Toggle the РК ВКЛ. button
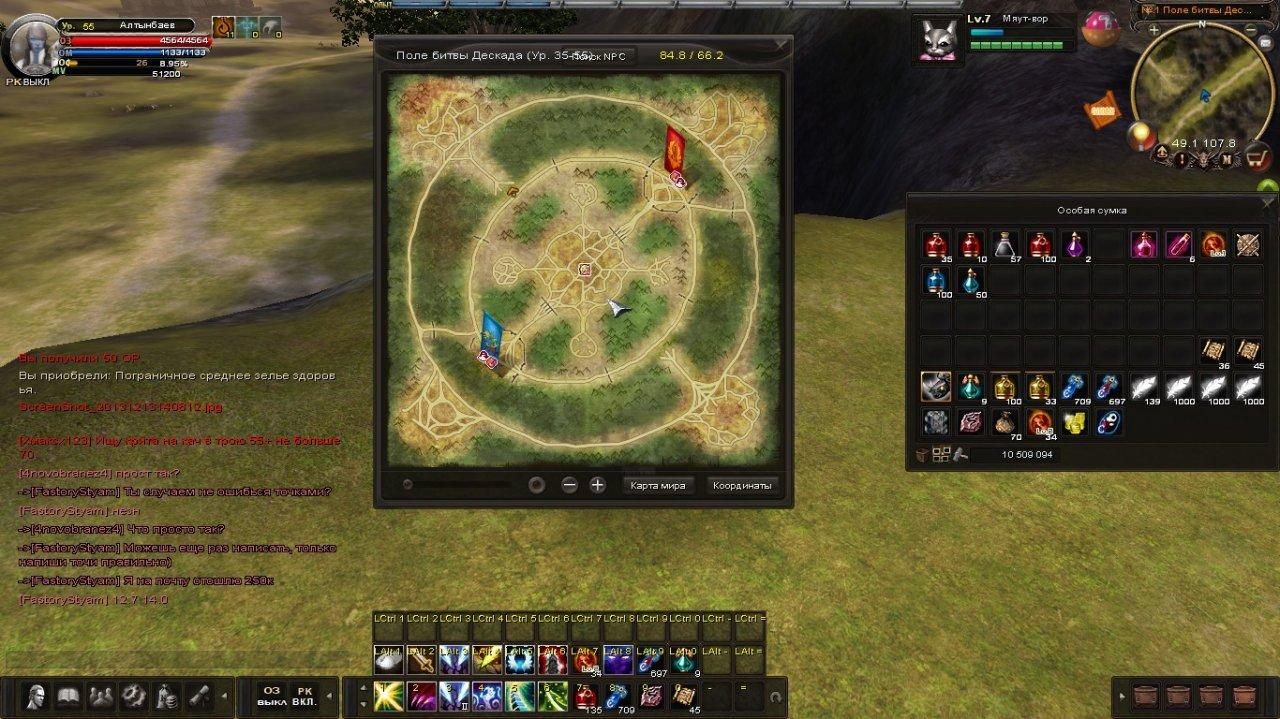1280x719 pixels. coord(305,695)
